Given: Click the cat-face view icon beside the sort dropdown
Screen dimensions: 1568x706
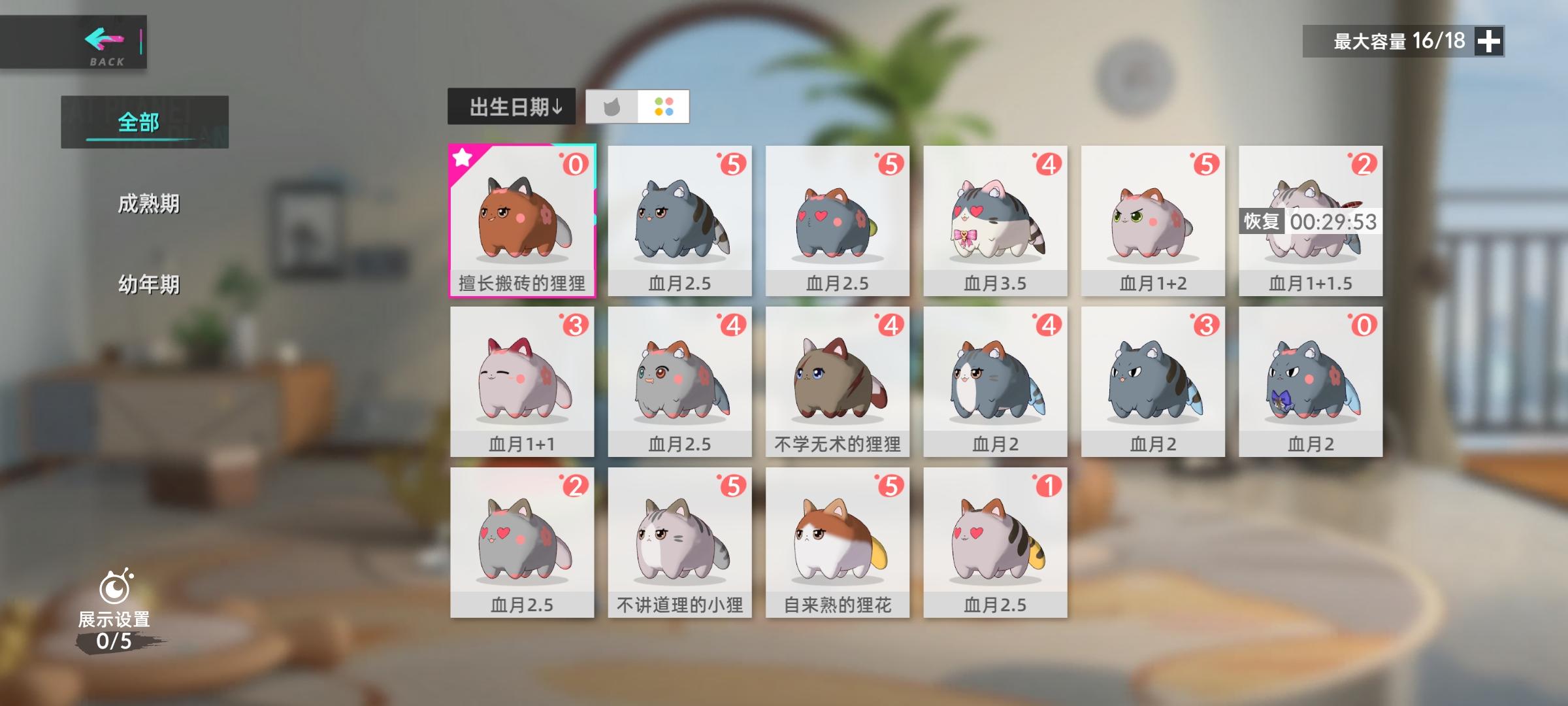Looking at the screenshot, I should (613, 108).
